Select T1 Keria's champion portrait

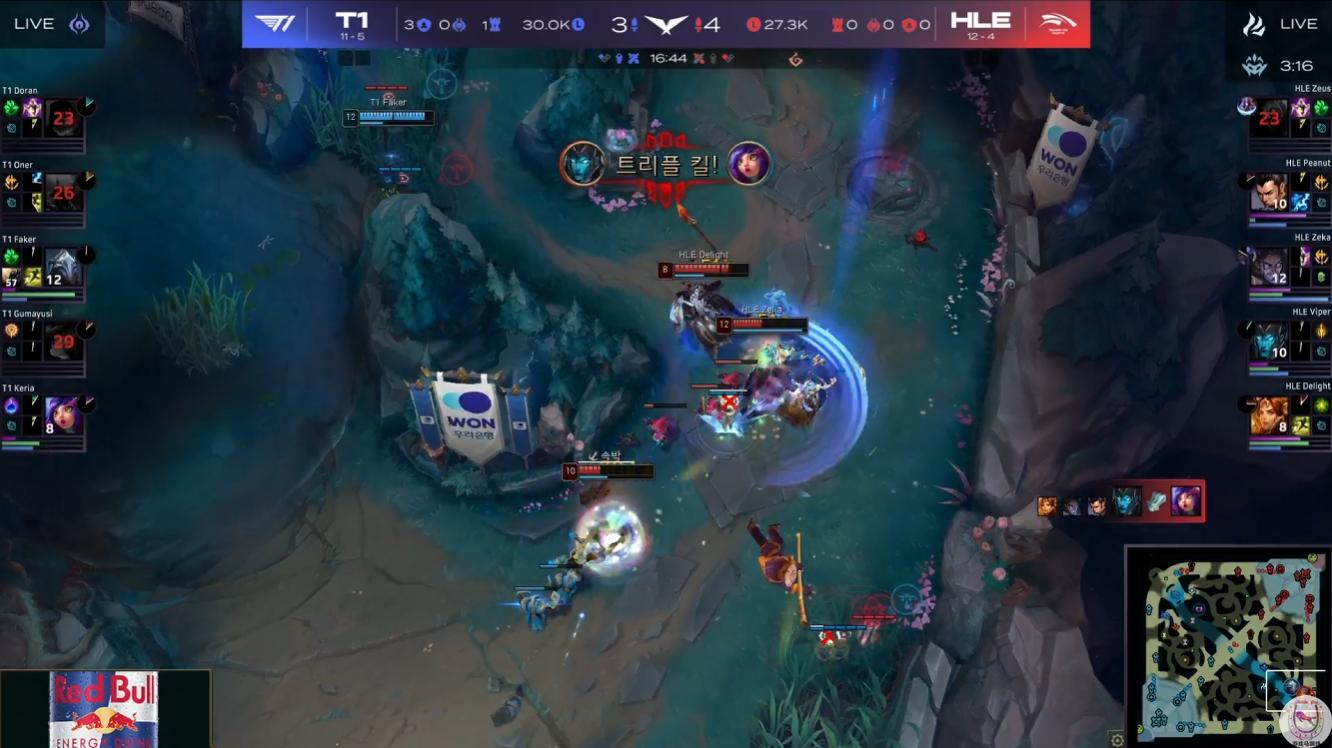point(63,415)
